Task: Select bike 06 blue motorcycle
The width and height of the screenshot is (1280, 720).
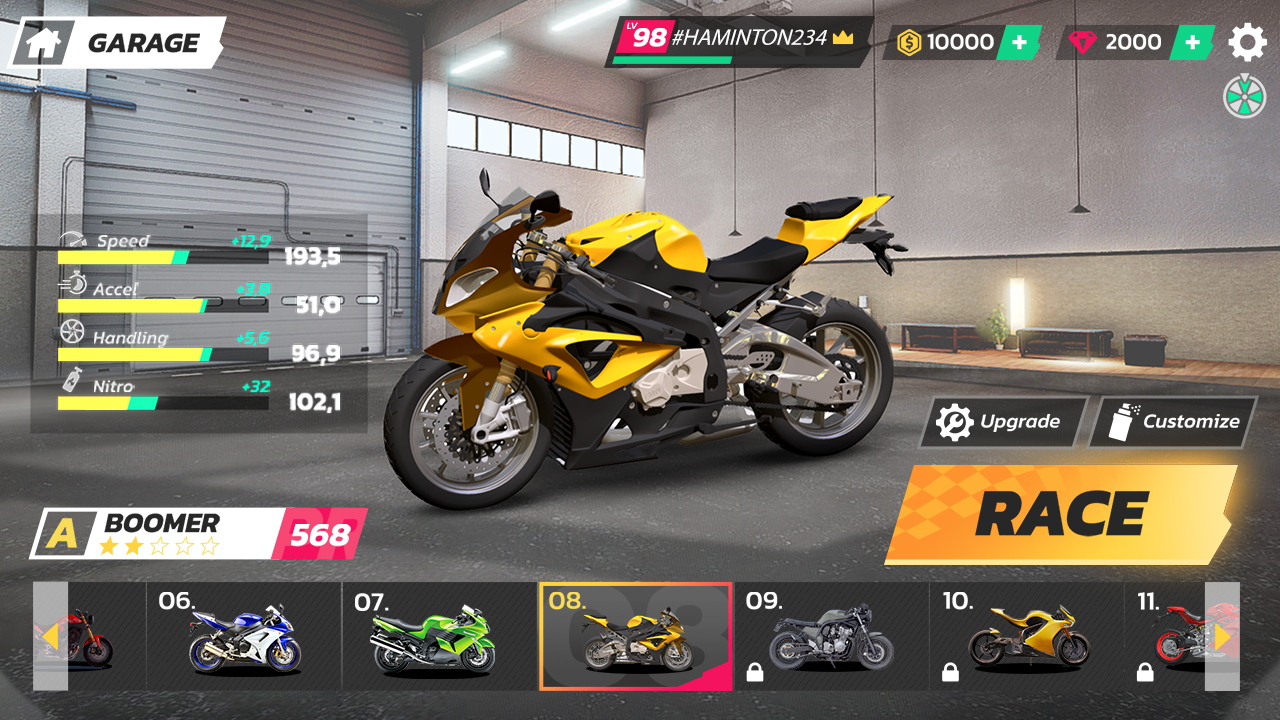Action: [x=244, y=636]
